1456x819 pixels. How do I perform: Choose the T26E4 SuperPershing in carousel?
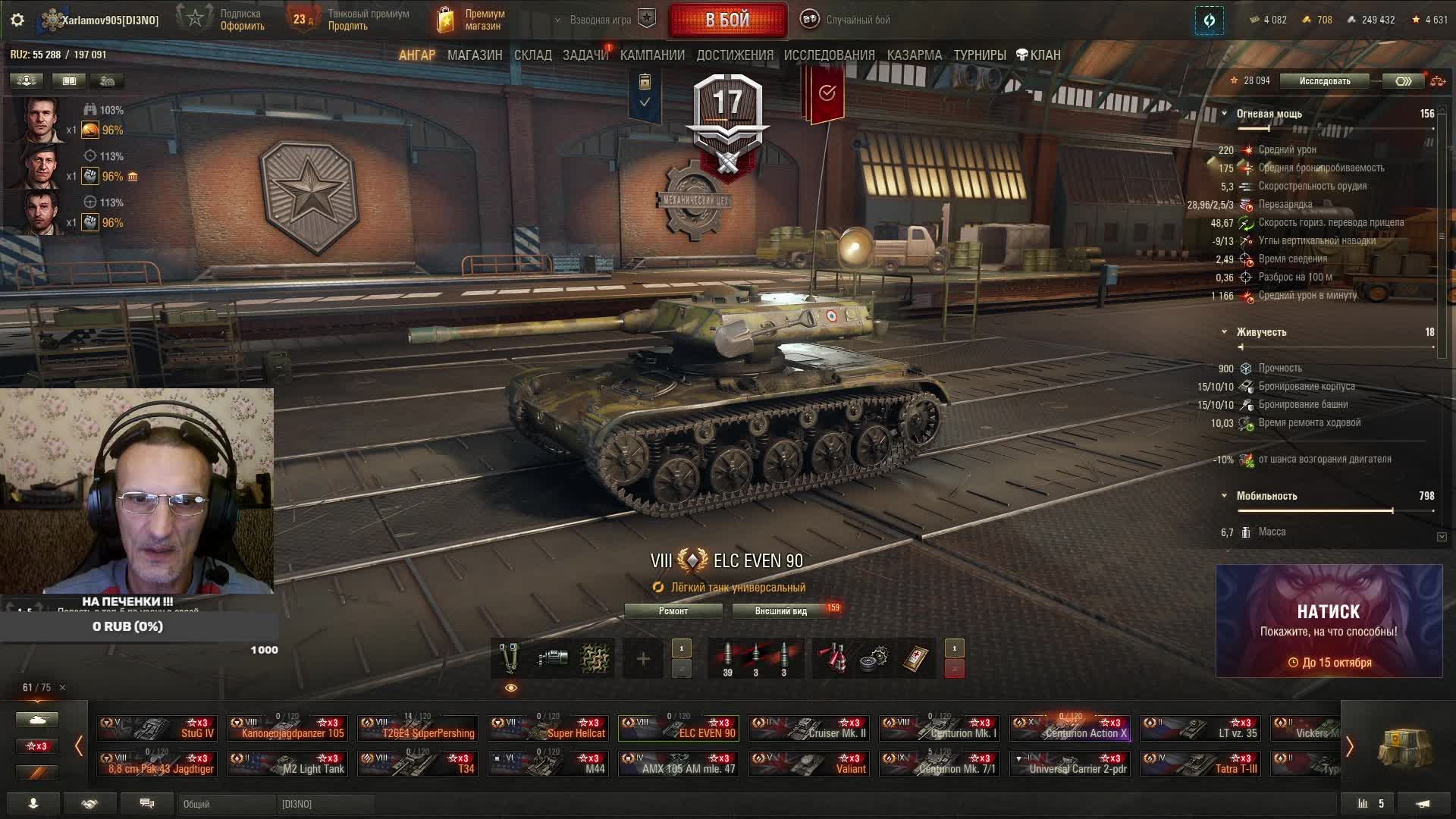pos(419,729)
